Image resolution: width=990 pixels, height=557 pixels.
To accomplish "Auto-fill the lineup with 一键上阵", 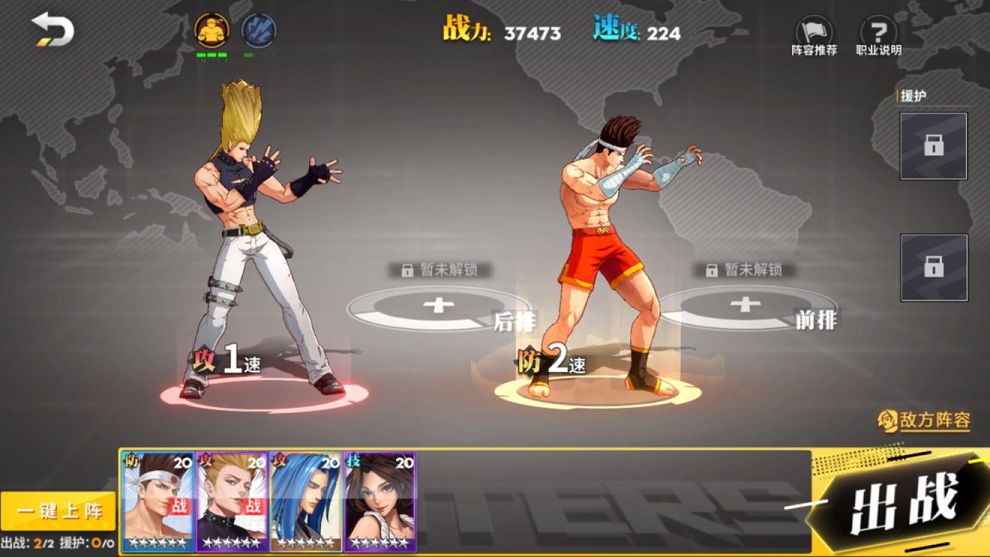I will 58,511.
